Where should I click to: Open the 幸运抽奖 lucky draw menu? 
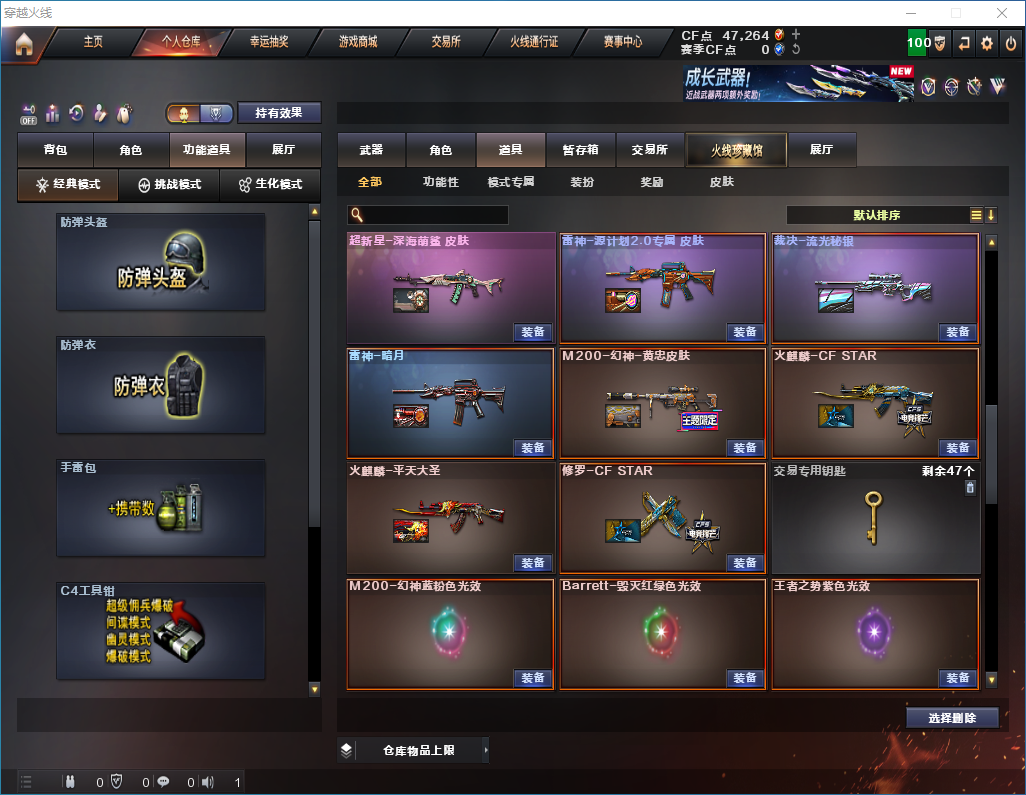(x=269, y=42)
